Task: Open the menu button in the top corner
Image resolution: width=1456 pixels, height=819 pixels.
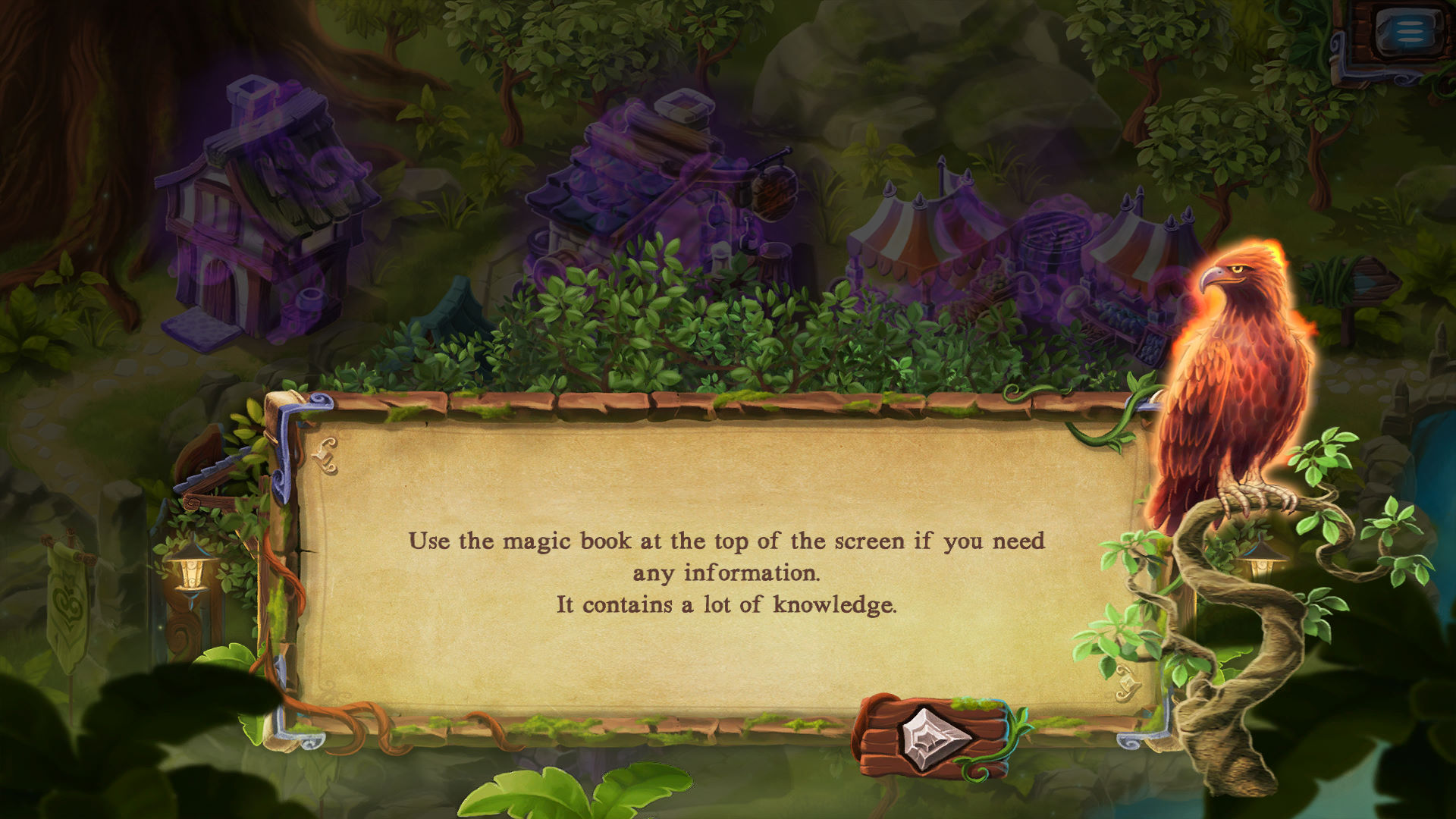Action: tap(1407, 33)
